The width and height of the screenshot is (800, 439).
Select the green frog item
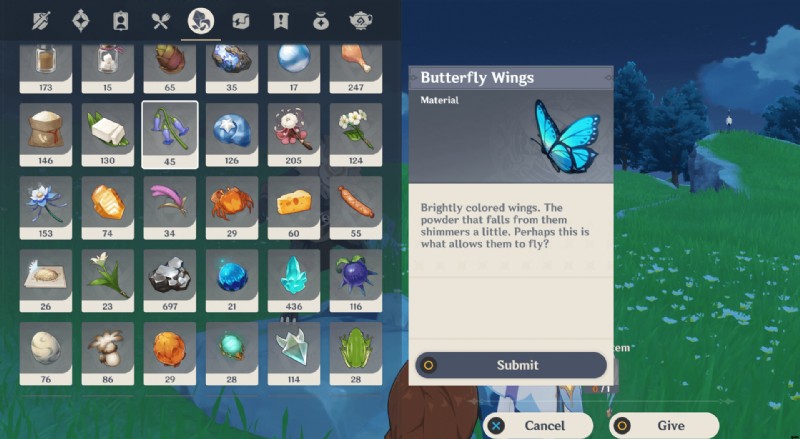pos(356,349)
